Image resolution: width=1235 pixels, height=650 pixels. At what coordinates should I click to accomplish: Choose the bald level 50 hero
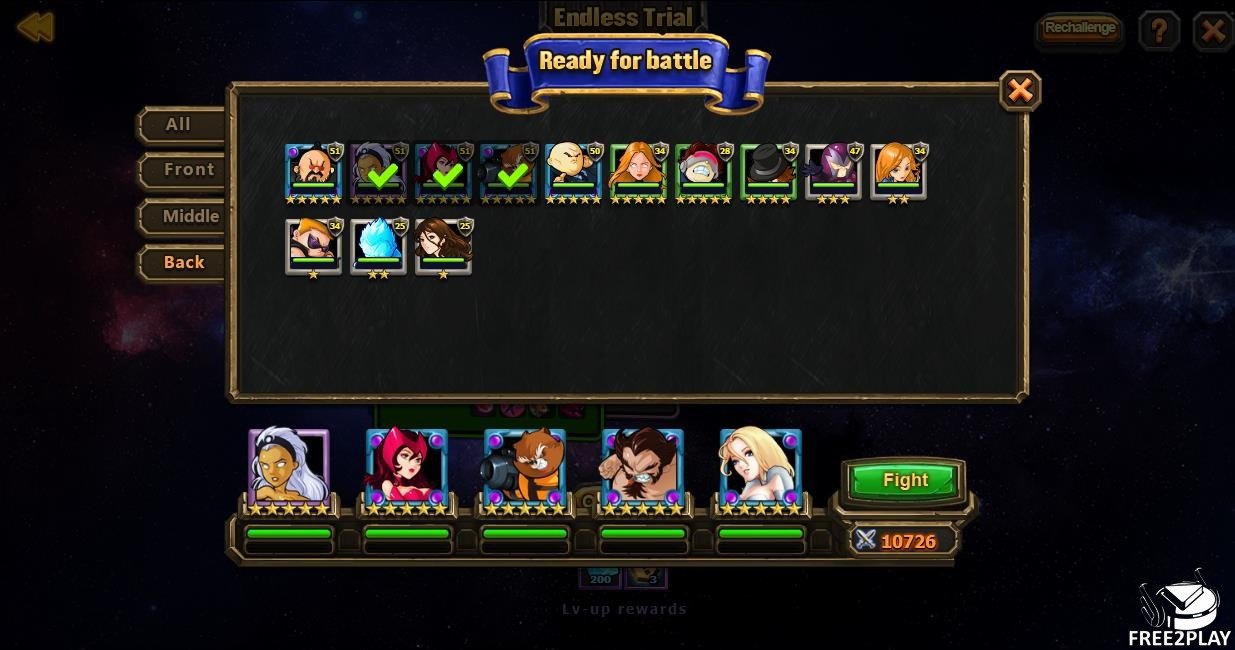(x=573, y=171)
